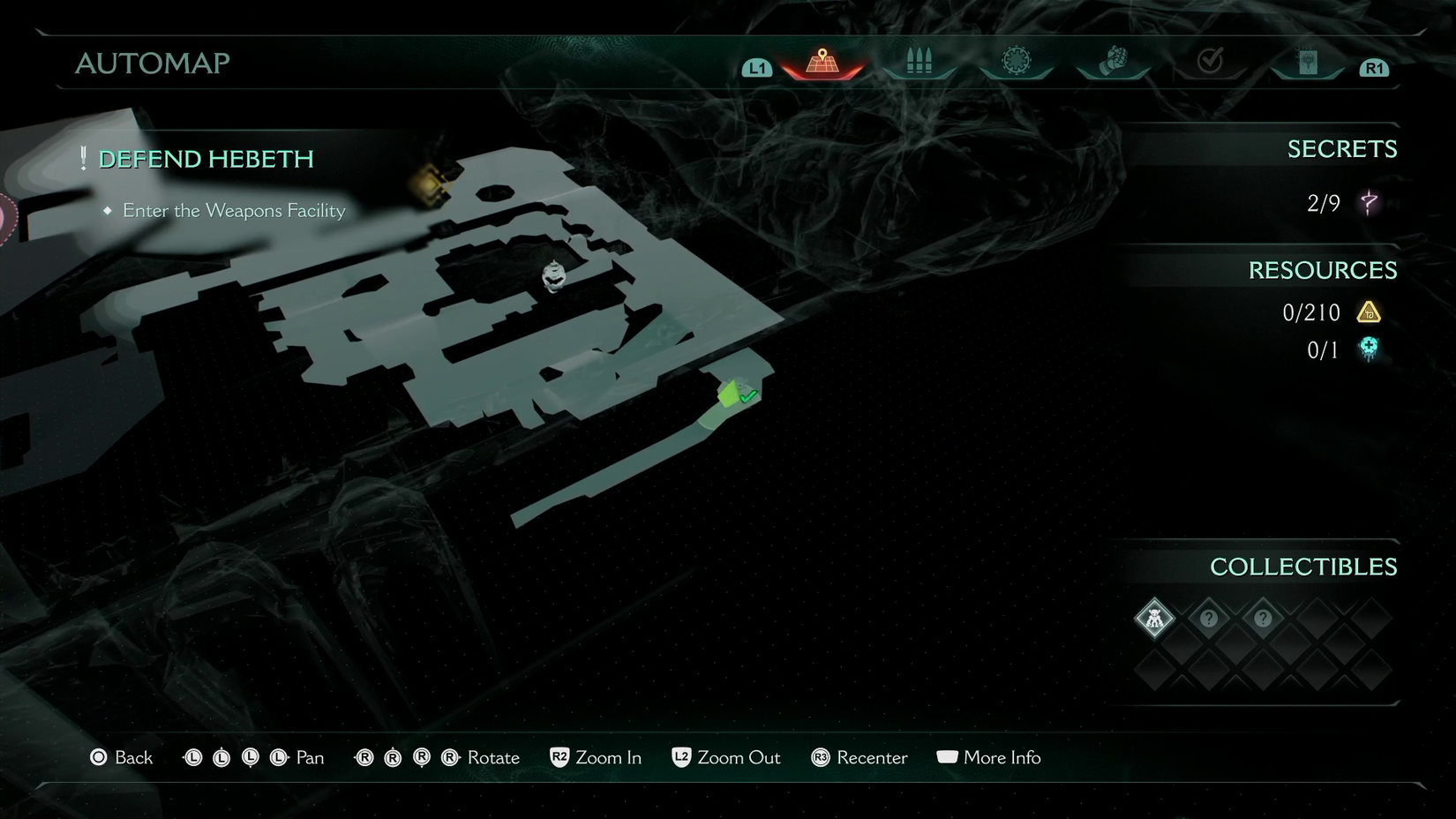Click the Praetor token icon next to 0/210

tap(1370, 312)
